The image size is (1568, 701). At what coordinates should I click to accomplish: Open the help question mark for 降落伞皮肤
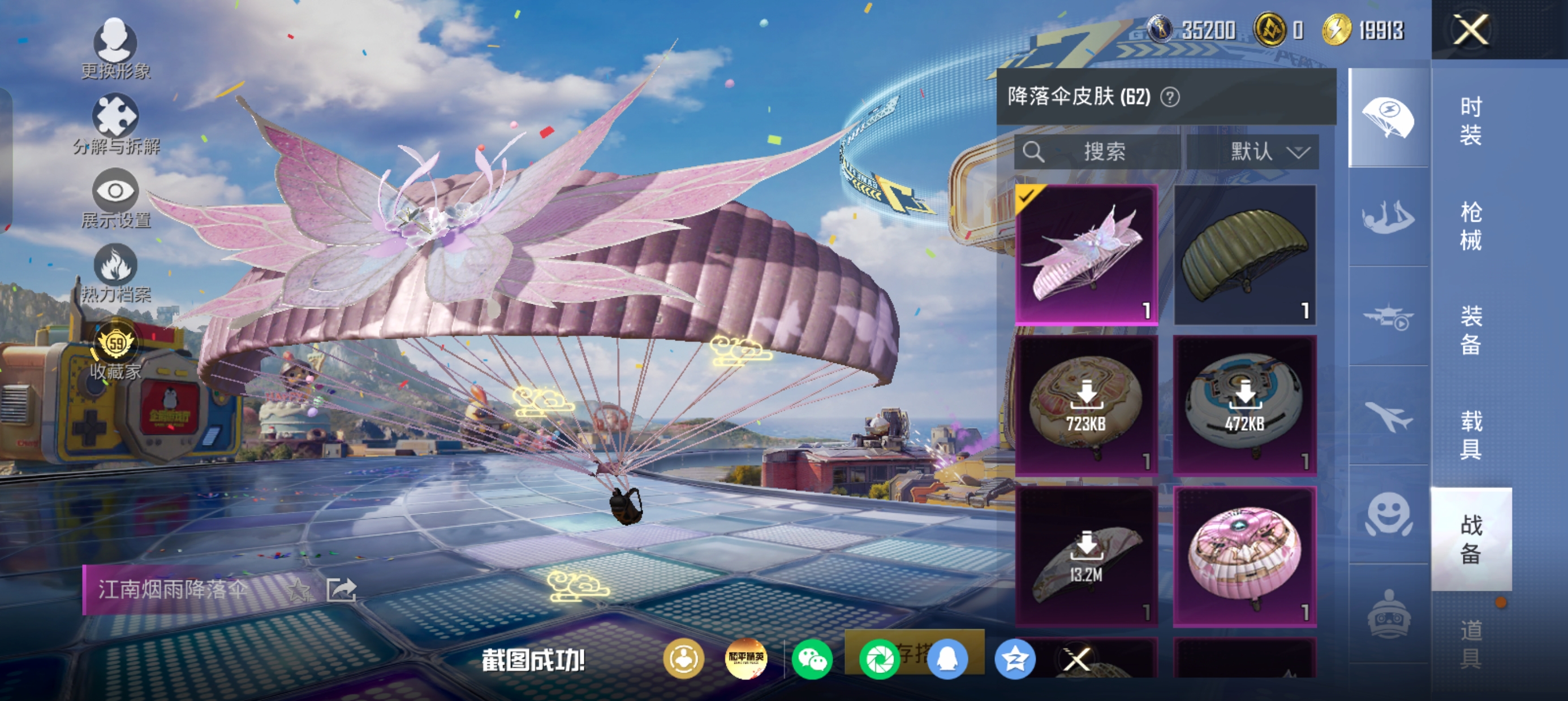click(1170, 97)
